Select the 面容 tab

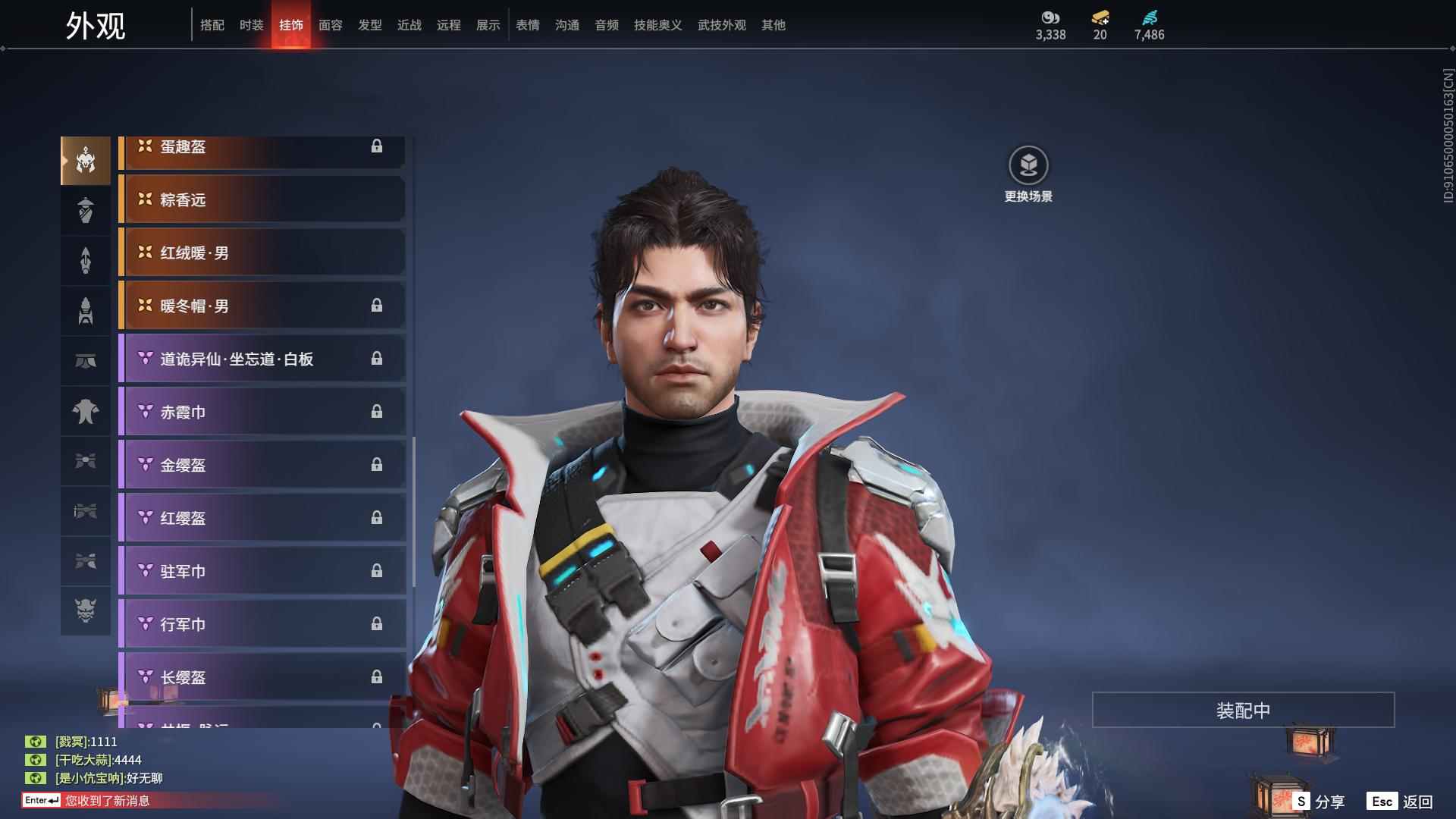pos(330,25)
